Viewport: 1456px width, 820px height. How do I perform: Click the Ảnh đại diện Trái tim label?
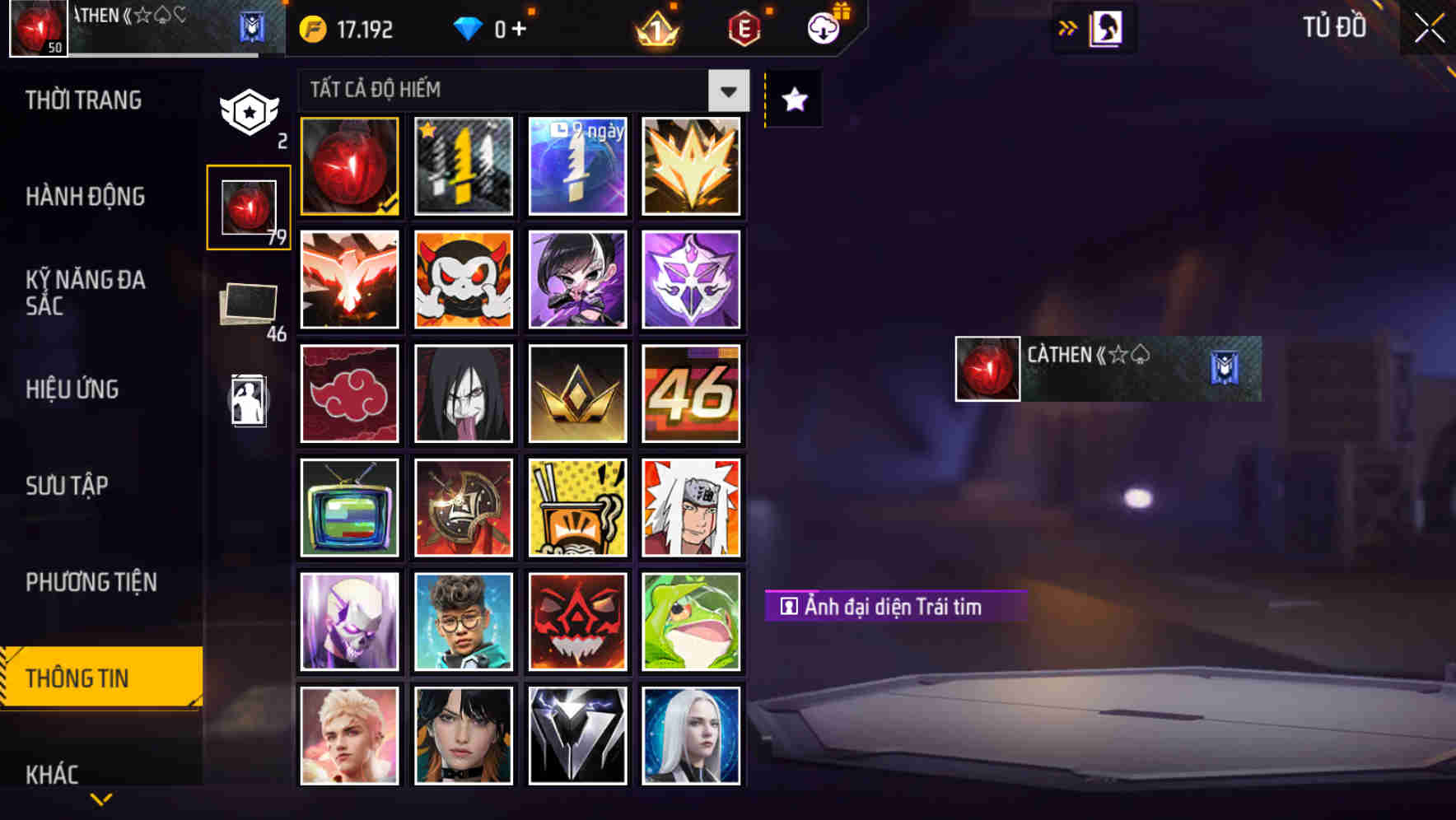[x=894, y=607]
